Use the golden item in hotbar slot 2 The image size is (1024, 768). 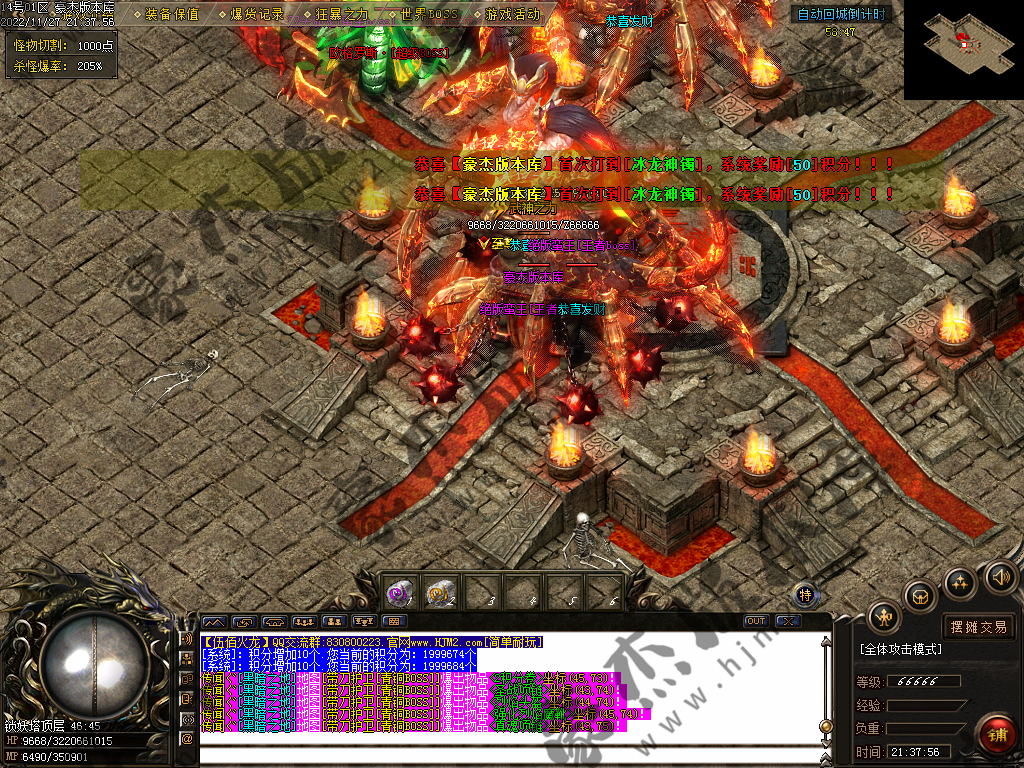point(441,594)
